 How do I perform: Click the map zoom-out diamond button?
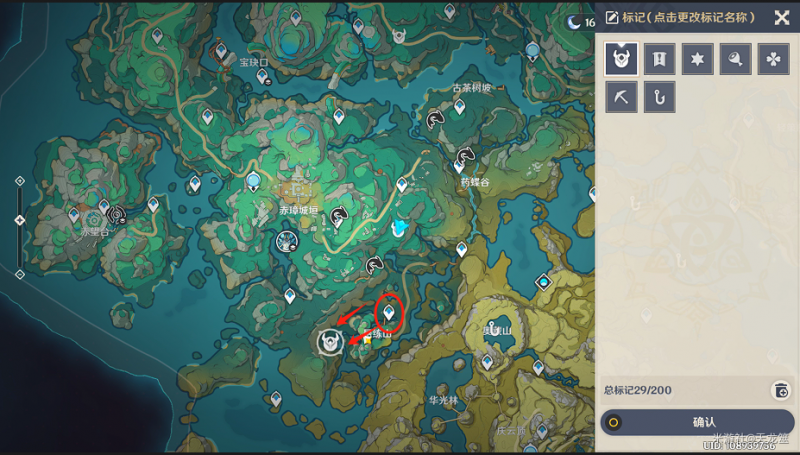(x=20, y=273)
